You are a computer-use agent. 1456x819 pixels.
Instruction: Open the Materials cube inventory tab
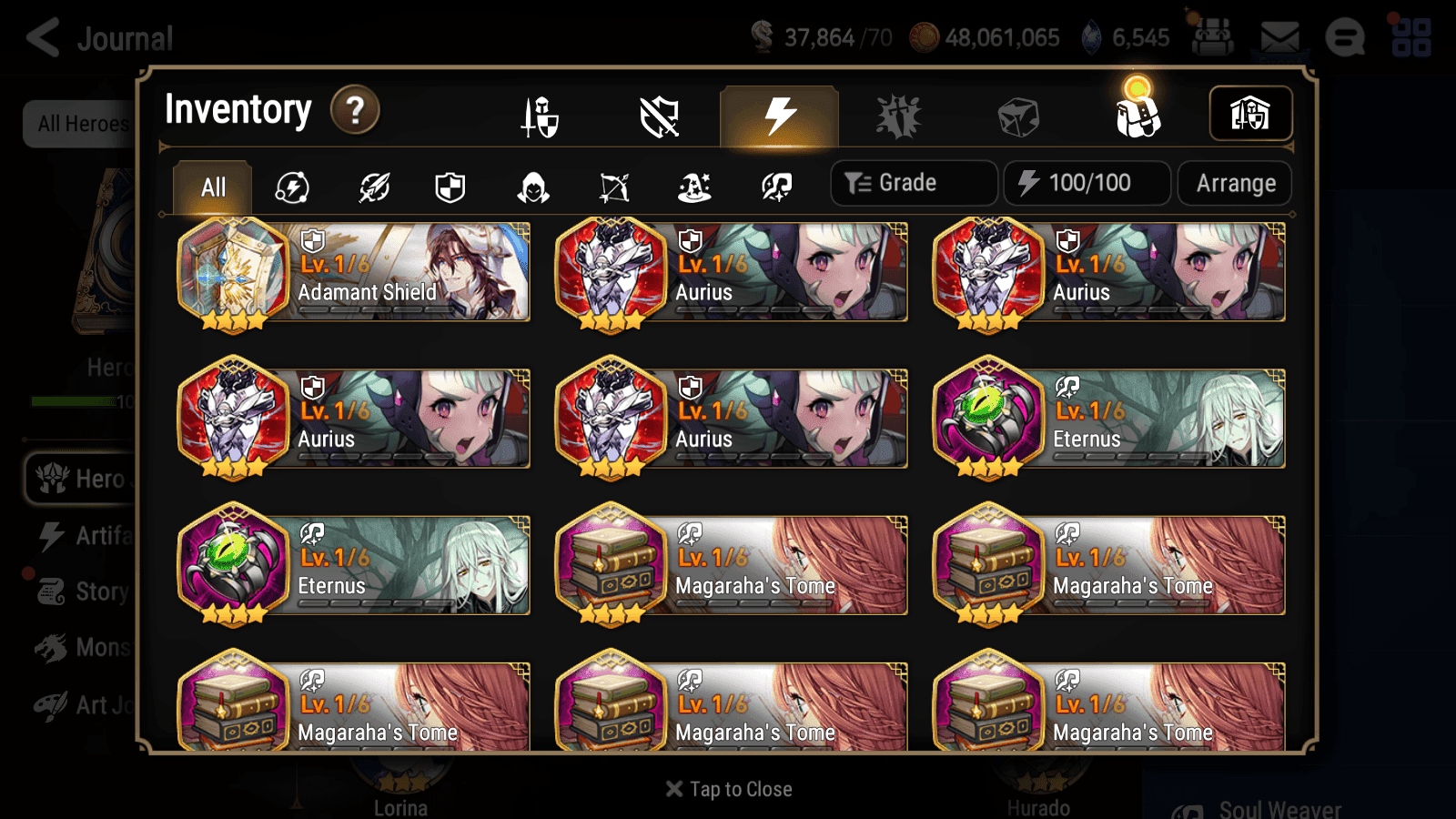[x=1016, y=115]
